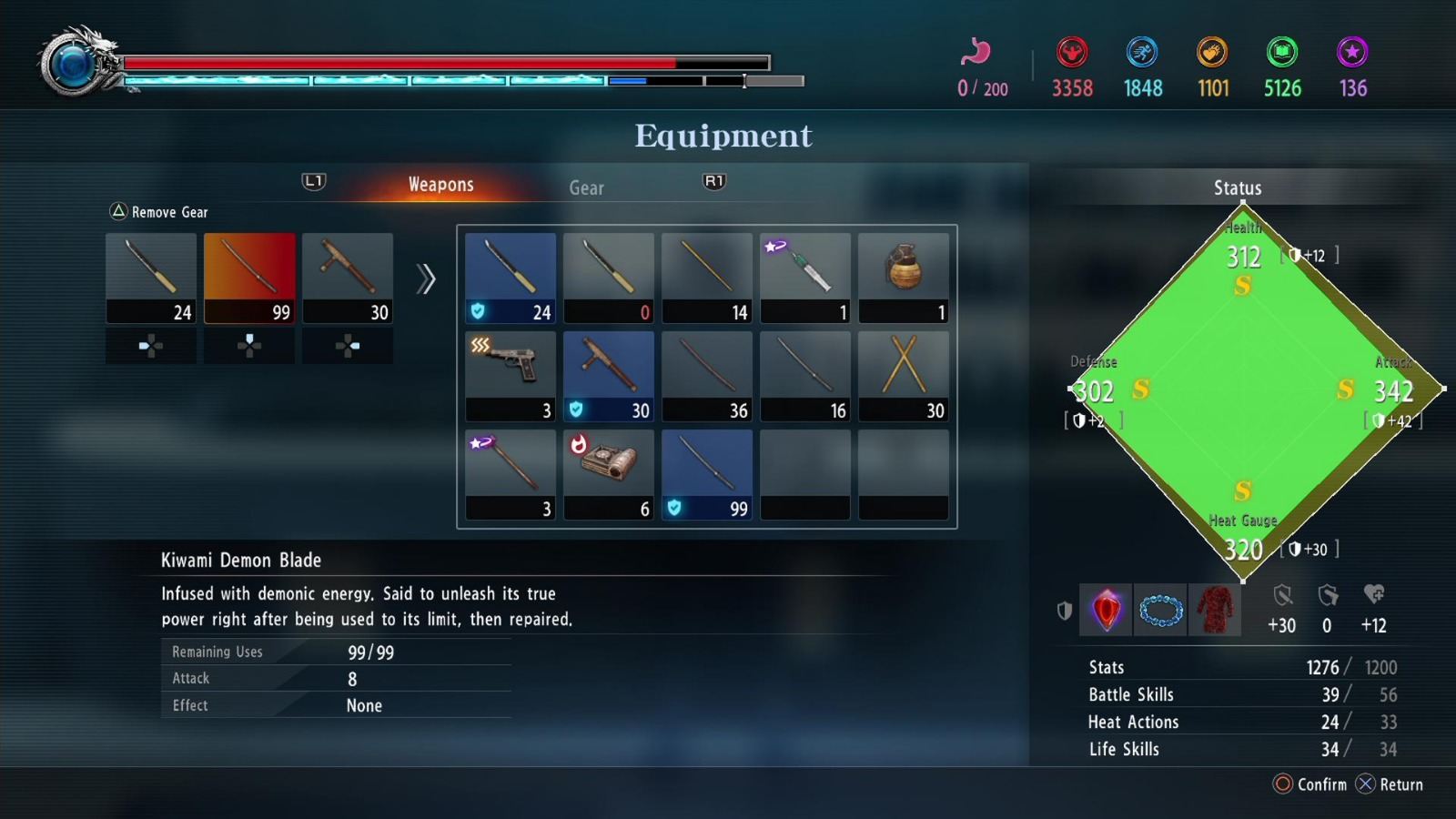Select the blue bead bracelet accessory icon
Image resolution: width=1456 pixels, height=819 pixels.
coord(1160,610)
